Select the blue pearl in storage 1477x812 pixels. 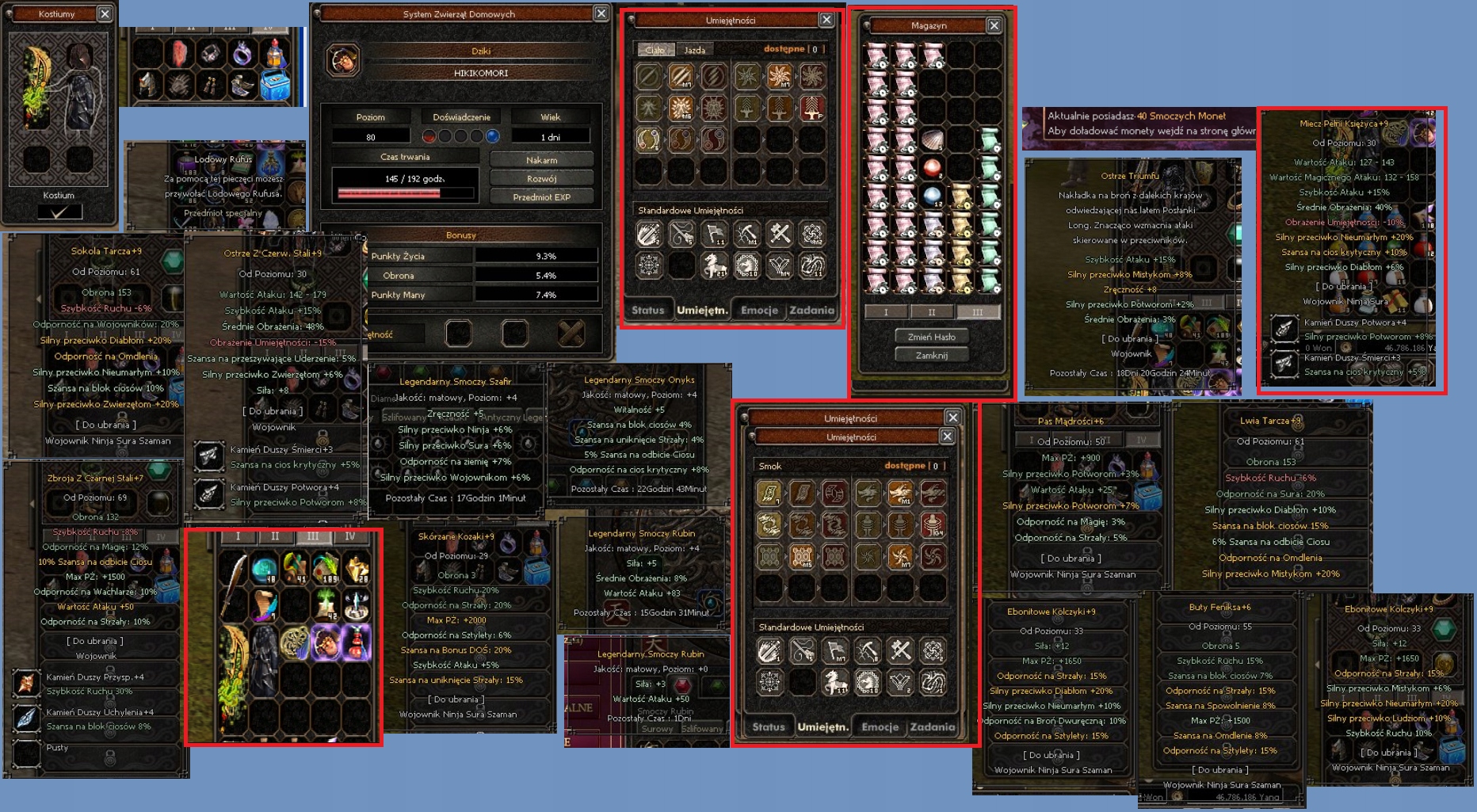point(933,196)
